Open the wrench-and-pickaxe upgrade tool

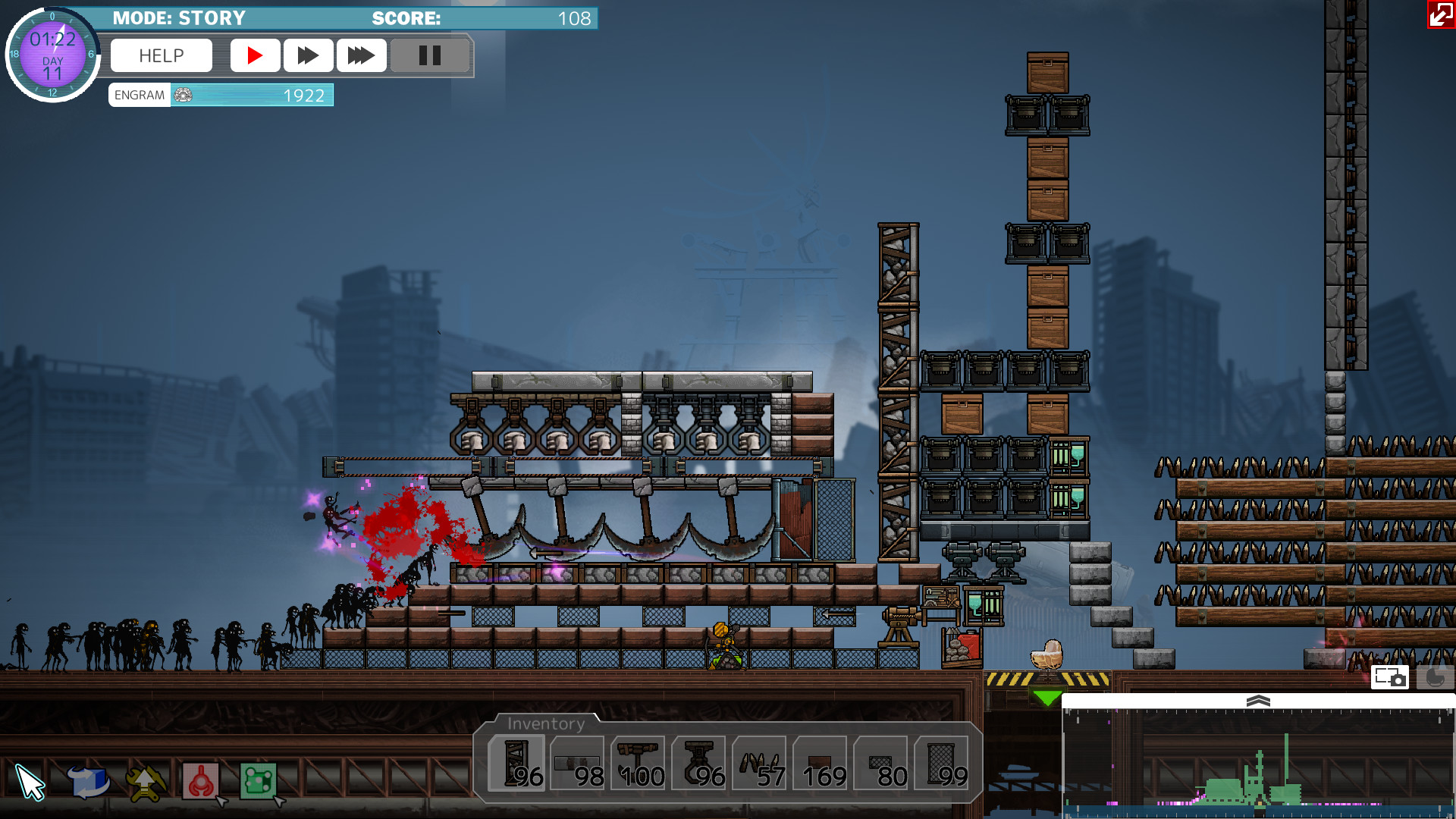click(x=143, y=781)
